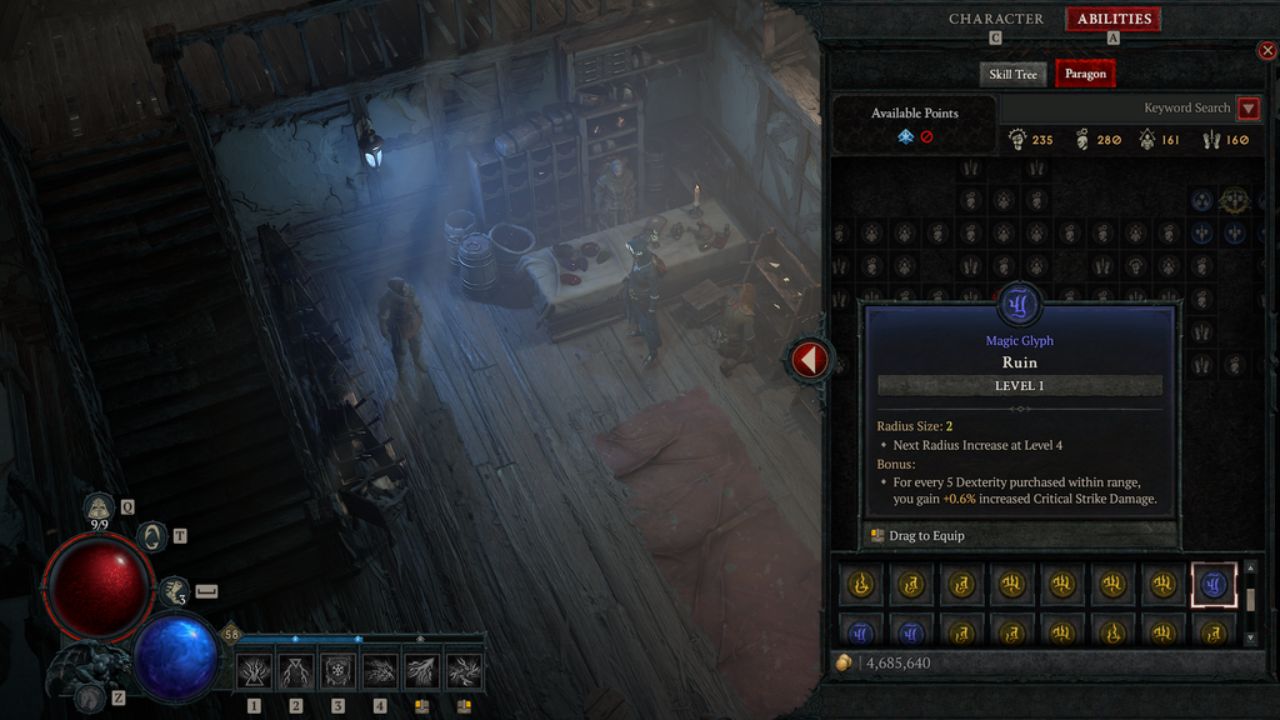Image resolution: width=1280 pixels, height=720 pixels.
Task: Activate the town portal icon
Action: point(152,537)
